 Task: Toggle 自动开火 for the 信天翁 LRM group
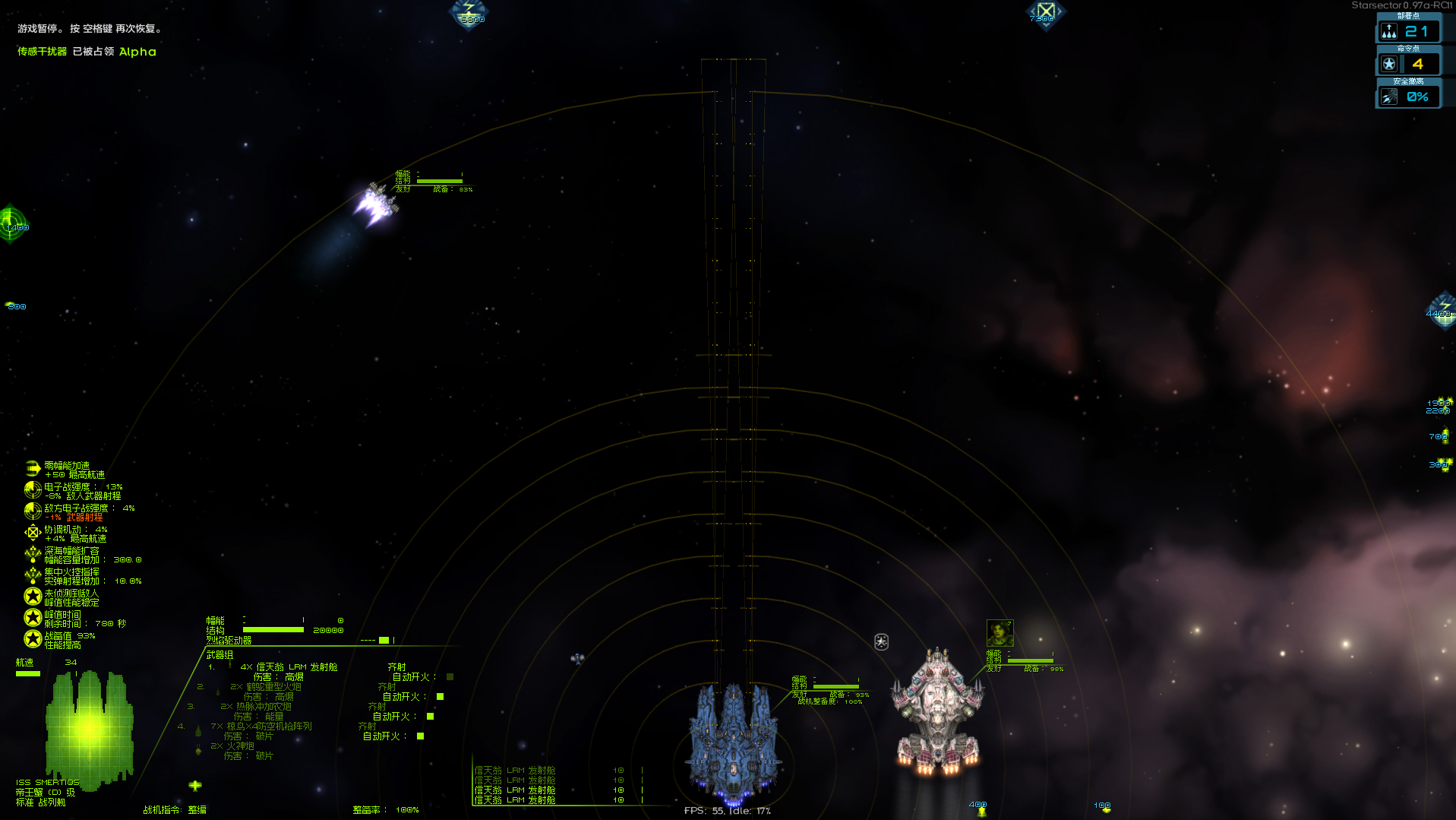(450, 676)
